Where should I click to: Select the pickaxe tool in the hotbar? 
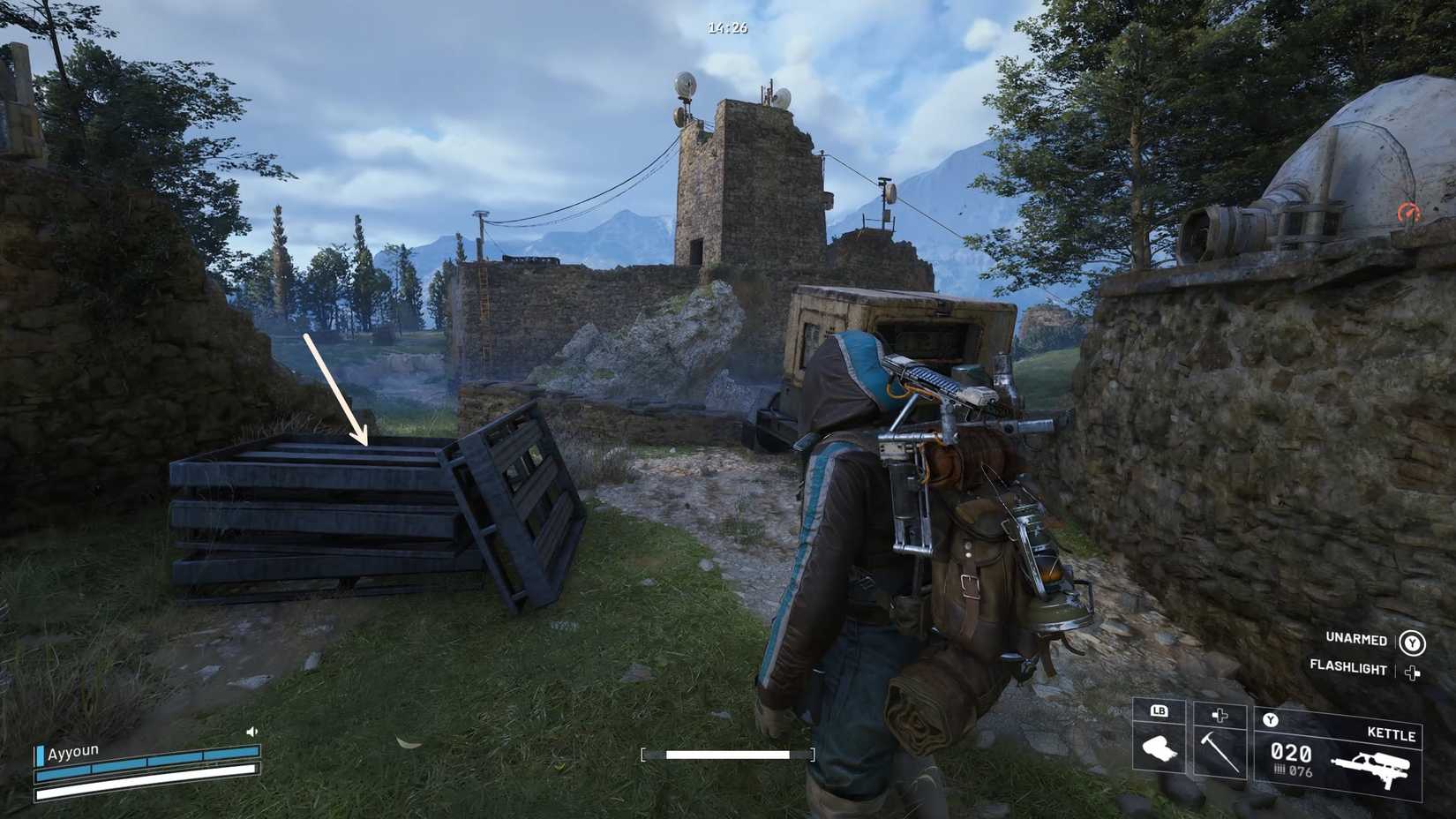pyautogui.click(x=1222, y=752)
